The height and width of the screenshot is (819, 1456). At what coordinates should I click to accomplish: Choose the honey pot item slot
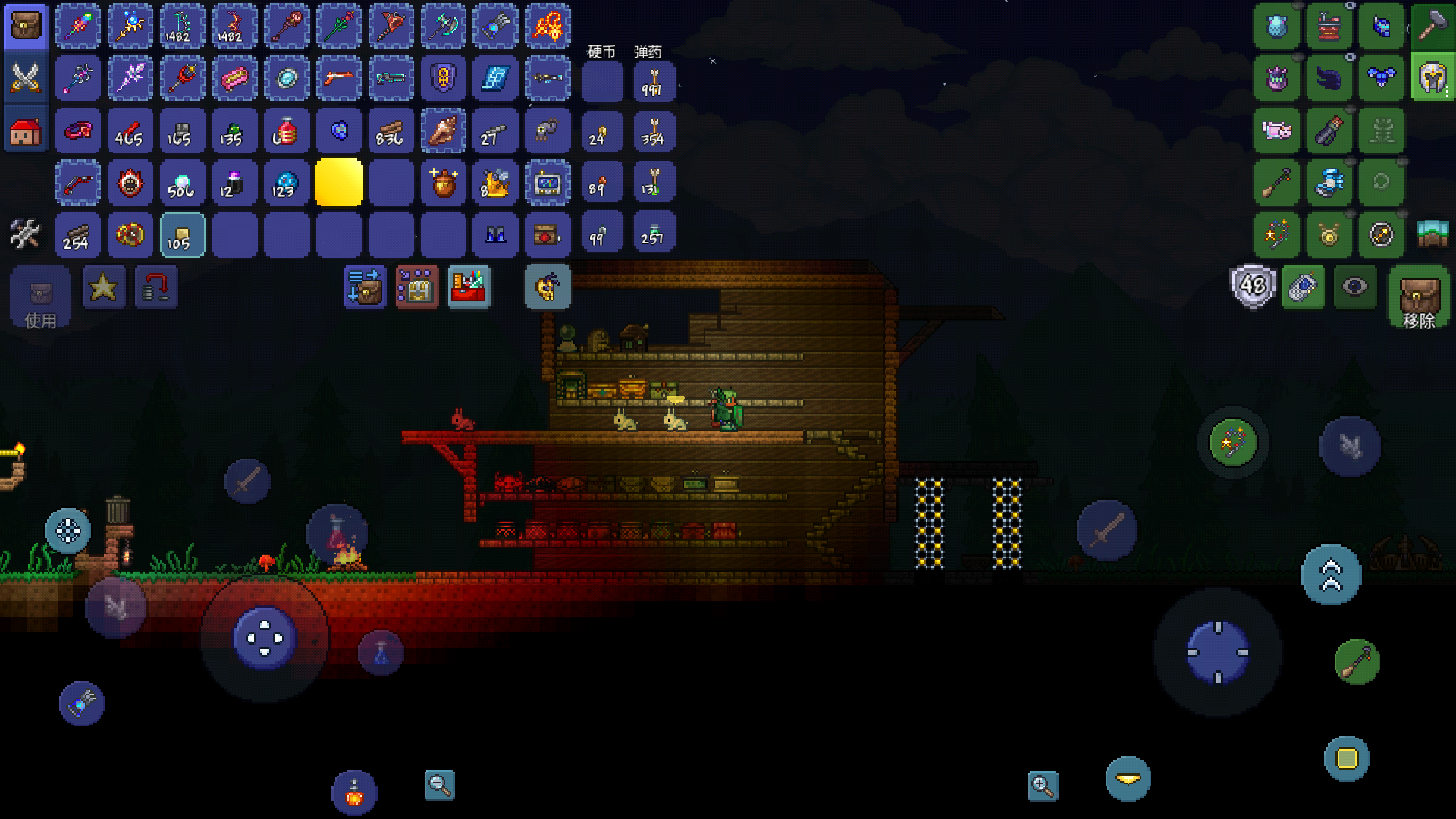[x=444, y=183]
